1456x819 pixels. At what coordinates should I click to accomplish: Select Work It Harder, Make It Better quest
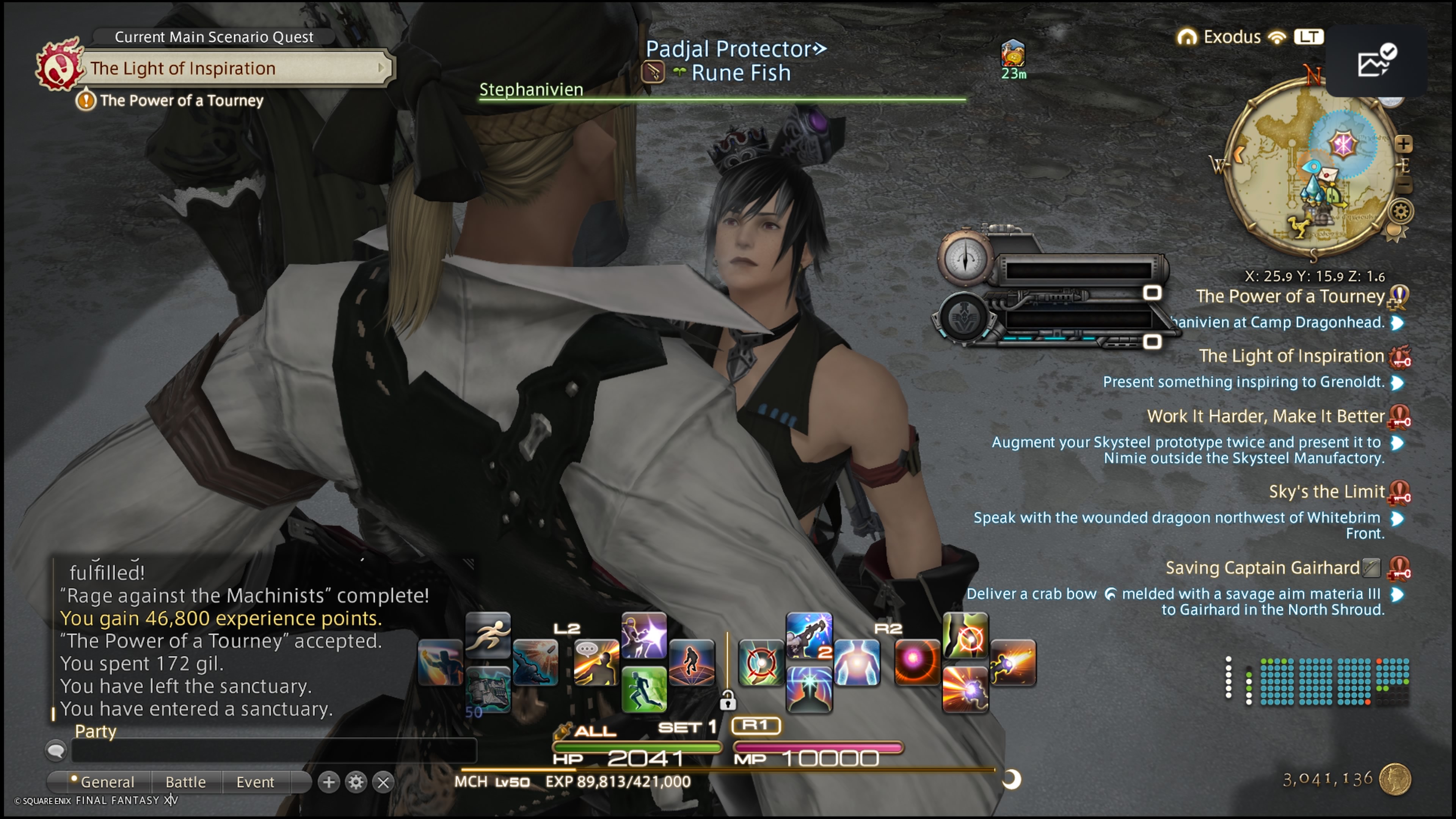[x=1265, y=417]
